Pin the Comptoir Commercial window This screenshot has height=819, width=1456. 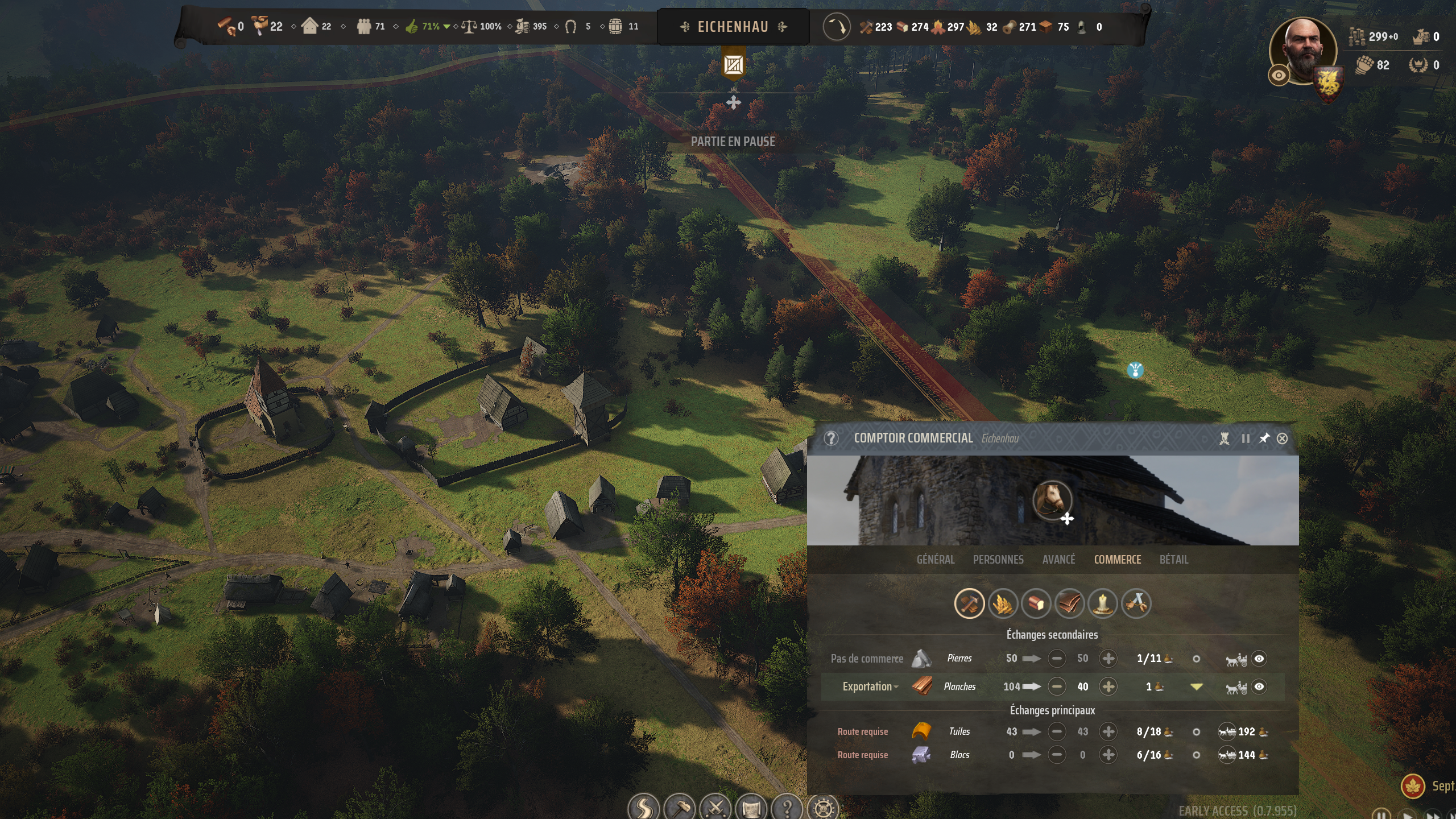tap(1264, 439)
